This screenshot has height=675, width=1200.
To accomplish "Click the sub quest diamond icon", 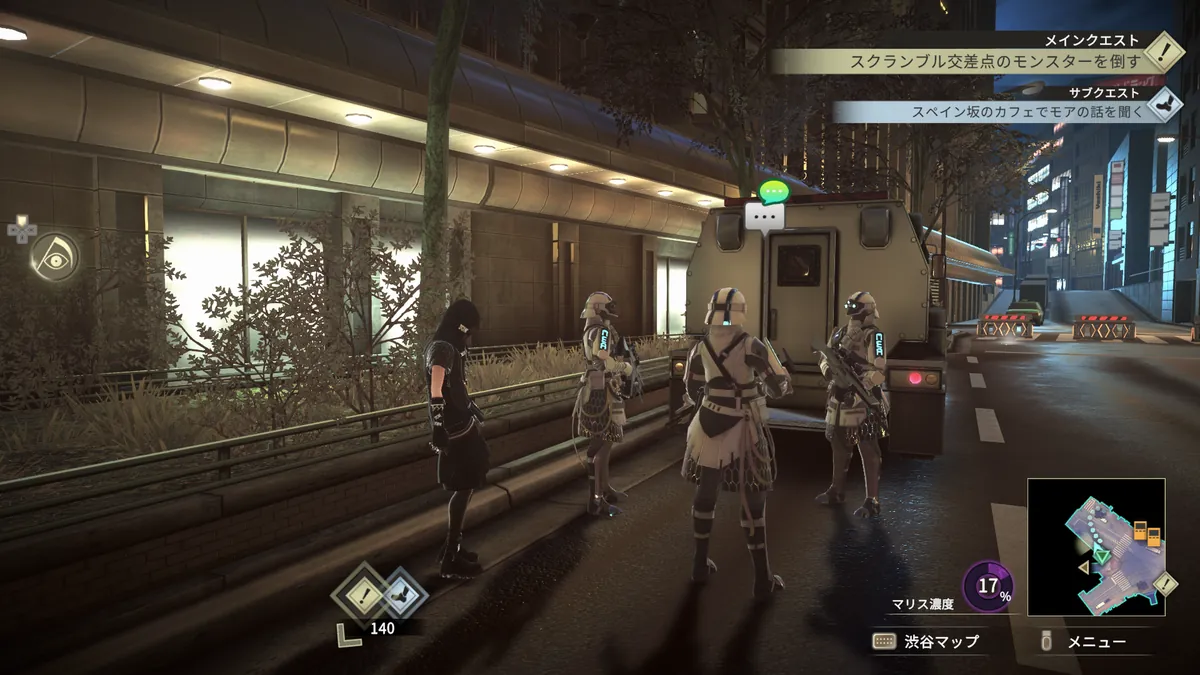I will [1163, 104].
